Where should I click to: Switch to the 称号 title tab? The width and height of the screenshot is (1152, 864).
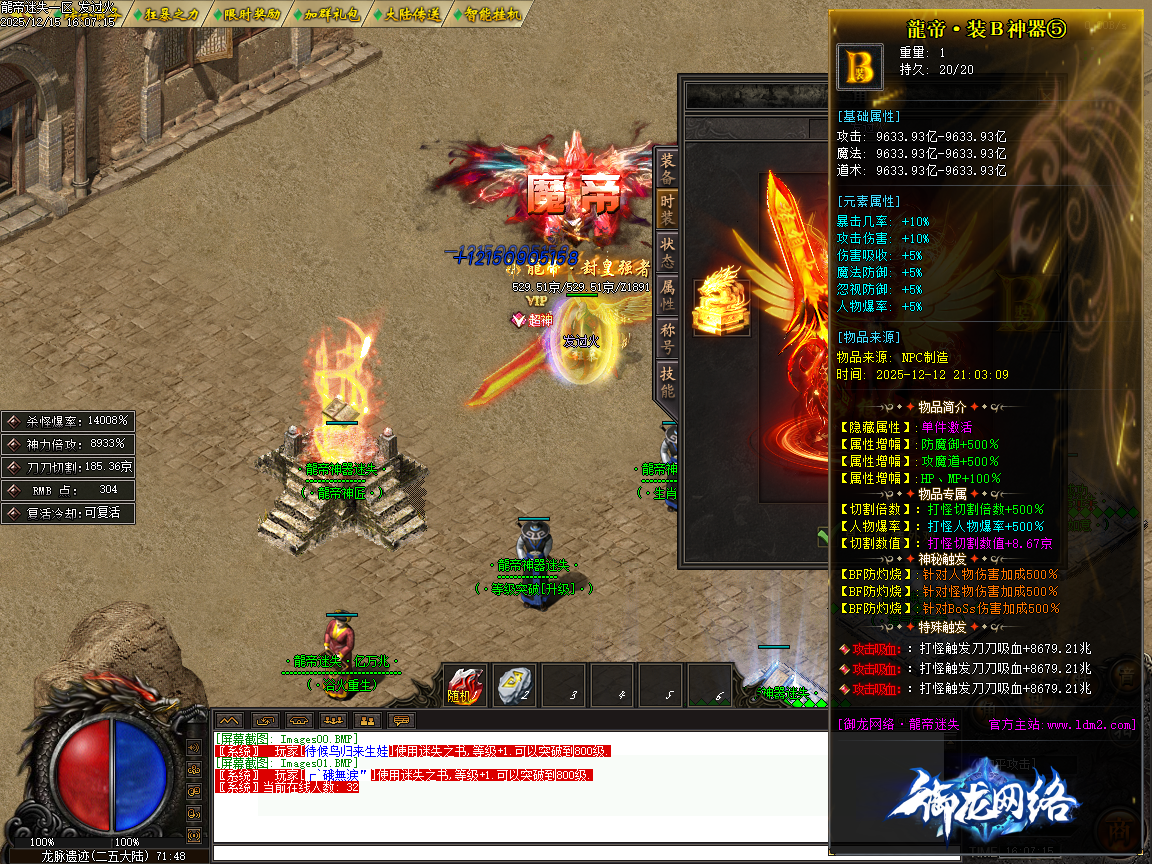coord(667,338)
